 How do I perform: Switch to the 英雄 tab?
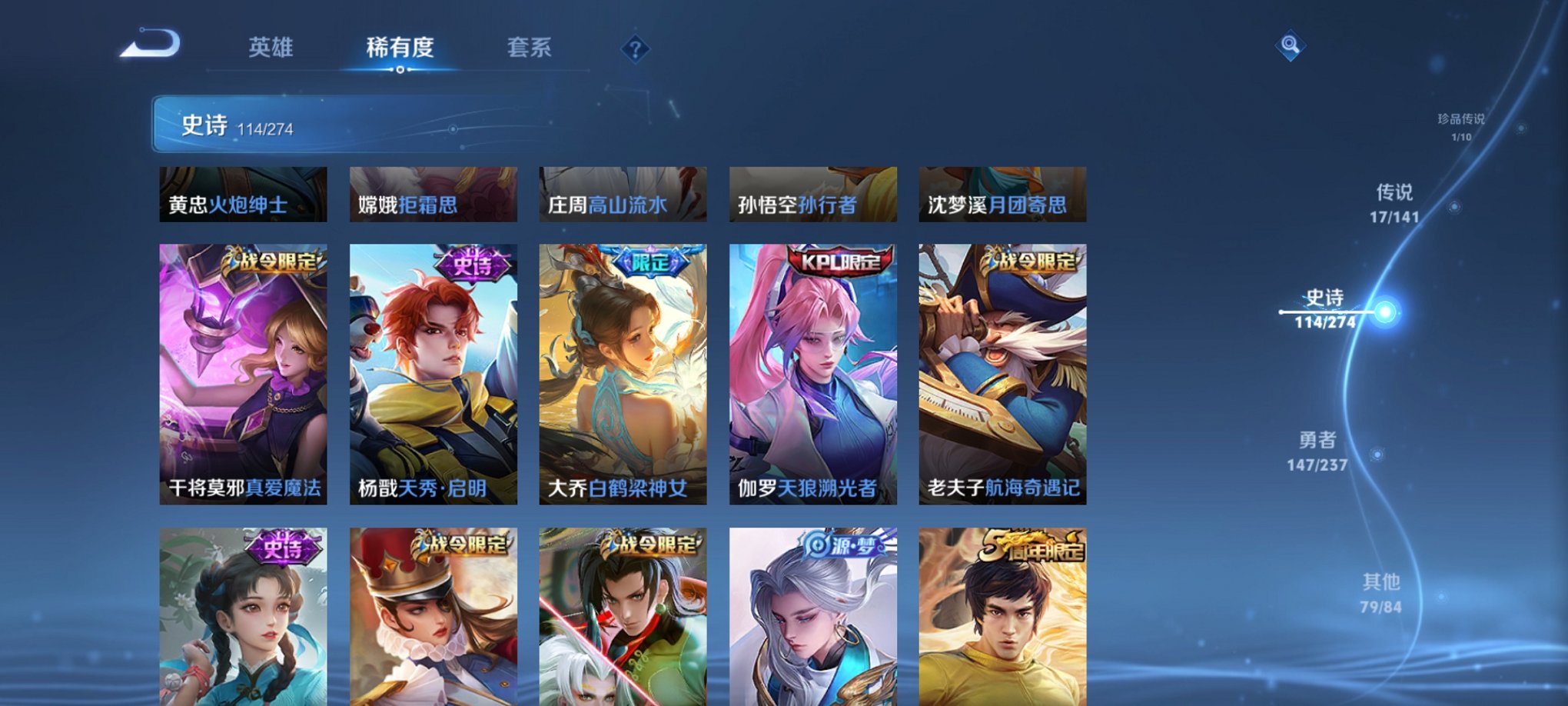(x=272, y=48)
